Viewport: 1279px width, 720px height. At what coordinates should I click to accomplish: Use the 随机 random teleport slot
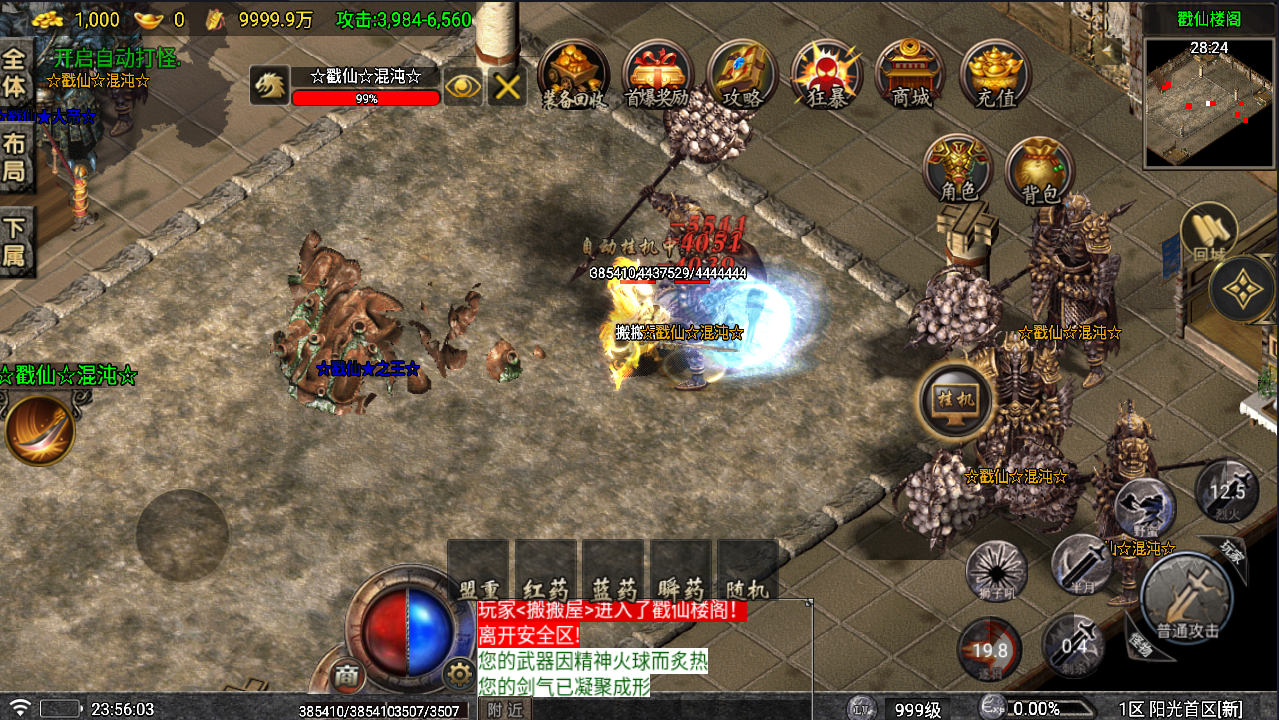pos(748,571)
